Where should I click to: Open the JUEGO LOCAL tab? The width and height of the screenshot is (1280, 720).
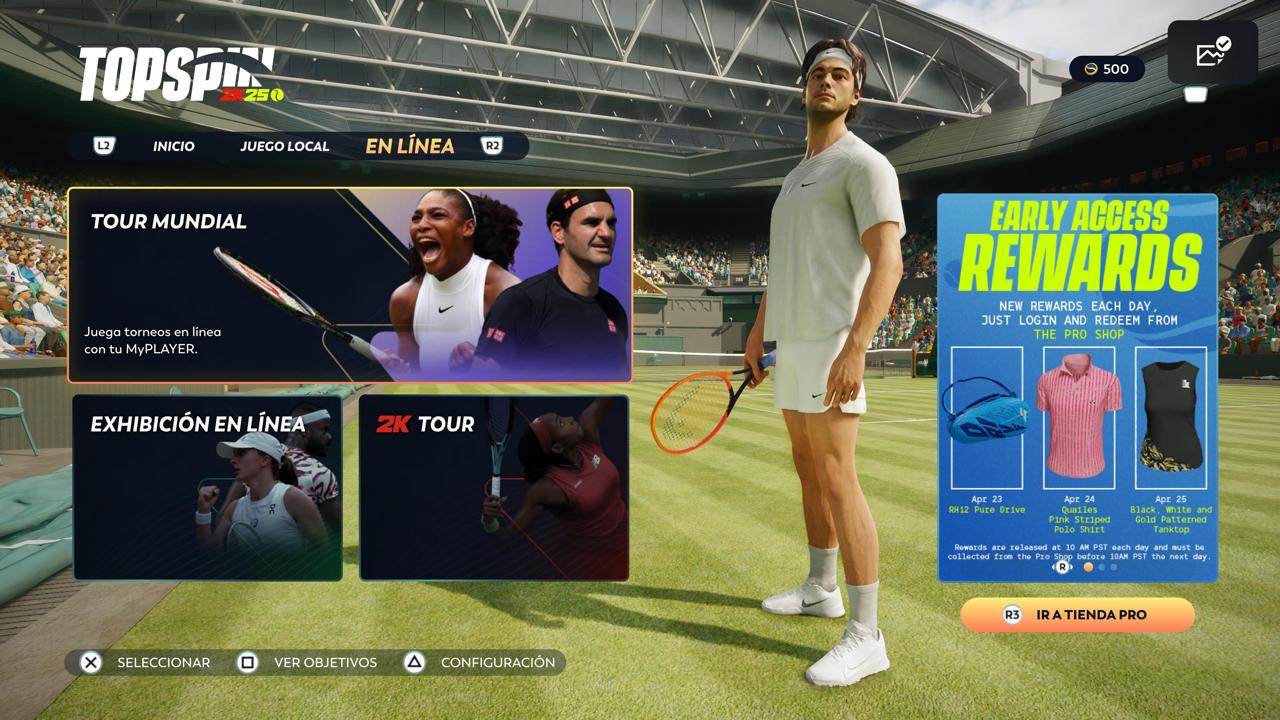click(284, 146)
